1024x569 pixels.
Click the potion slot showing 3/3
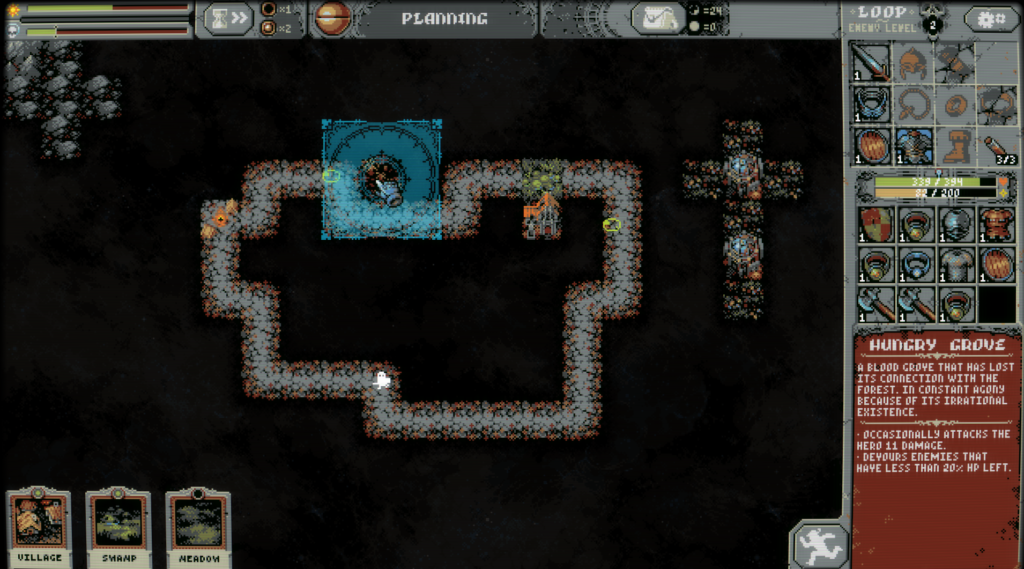point(996,146)
